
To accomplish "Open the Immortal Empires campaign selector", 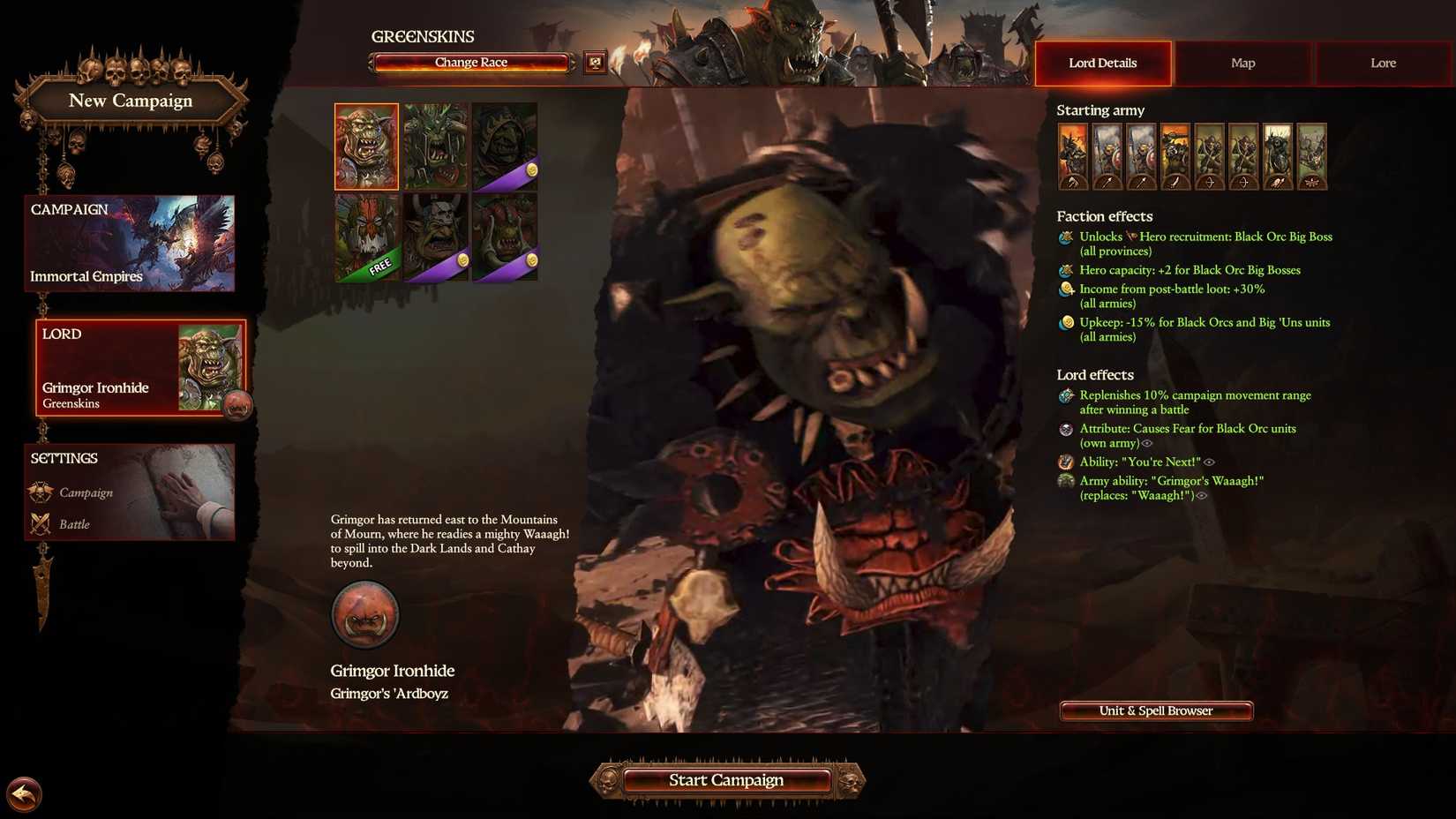I will (129, 244).
